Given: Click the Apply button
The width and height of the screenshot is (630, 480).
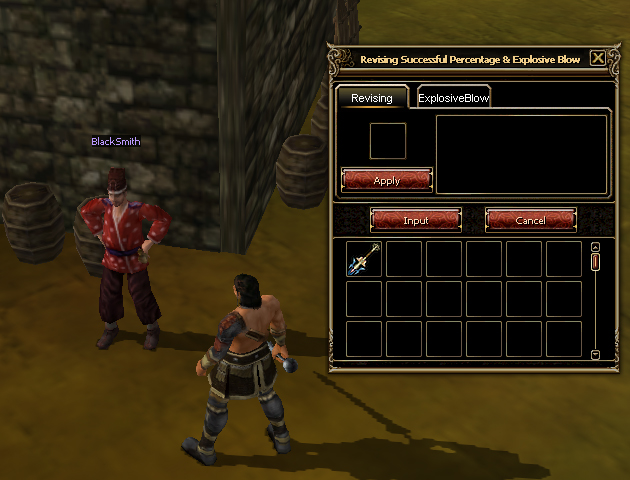Looking at the screenshot, I should (386, 180).
